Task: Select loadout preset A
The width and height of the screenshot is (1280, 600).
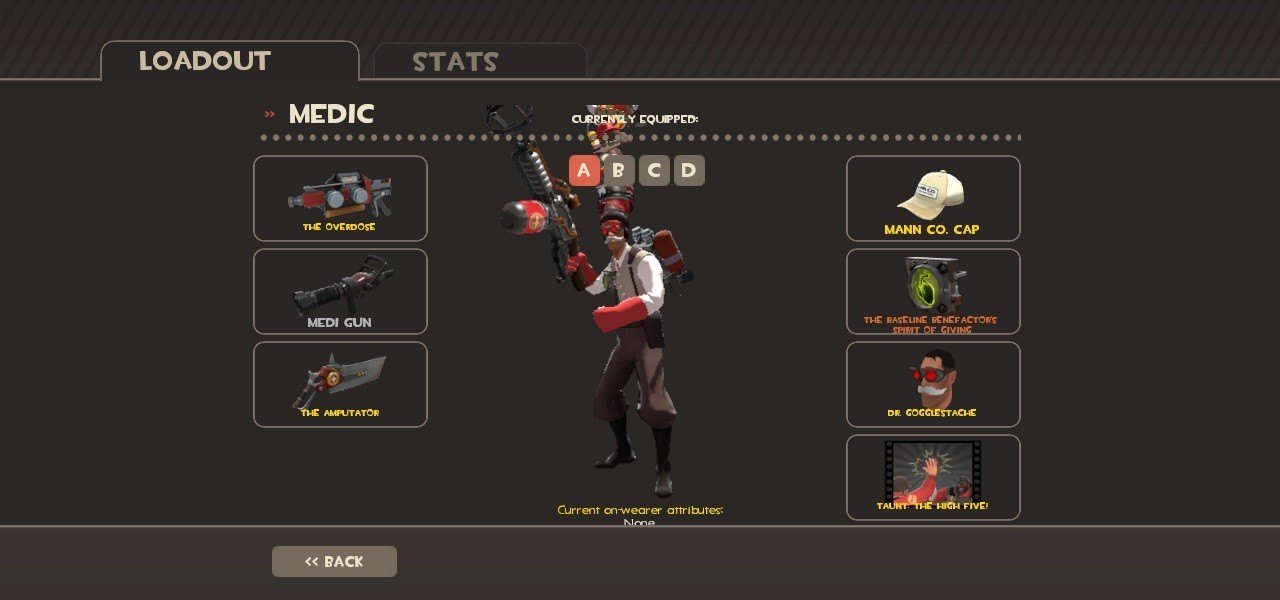Action: [584, 171]
